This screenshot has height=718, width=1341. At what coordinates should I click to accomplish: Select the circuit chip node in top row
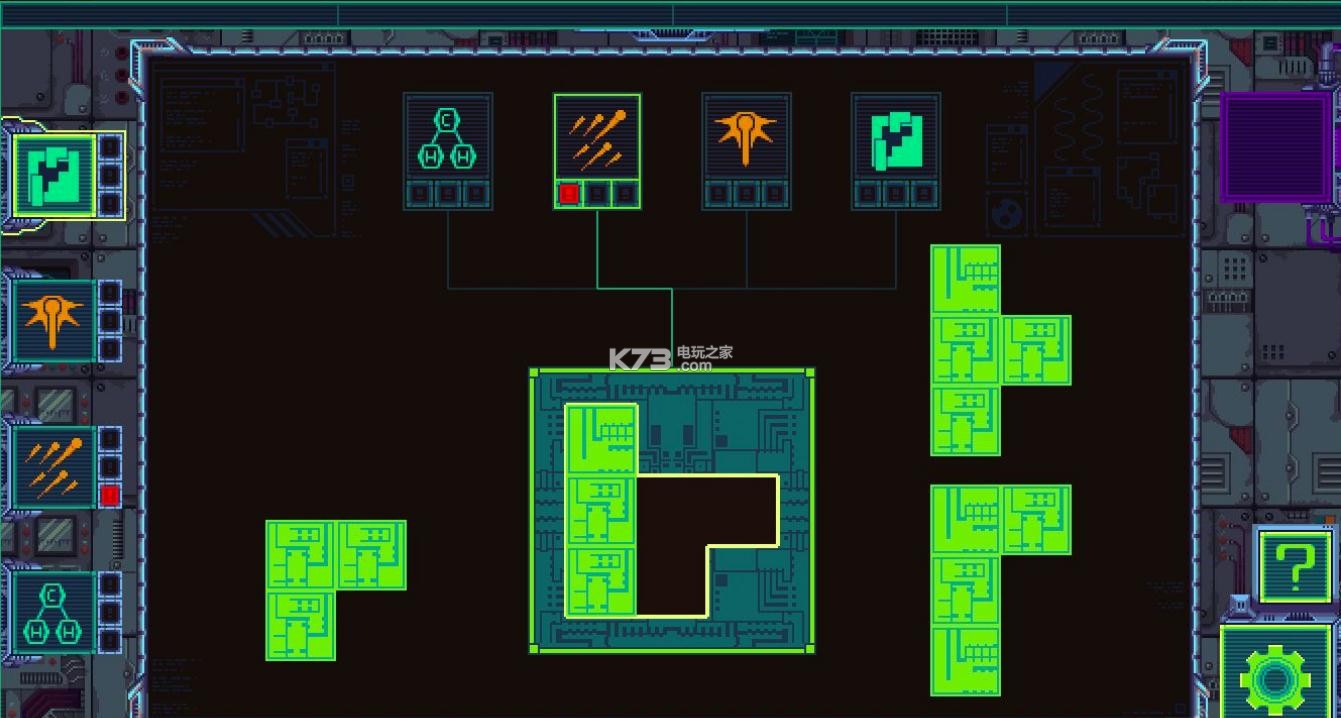click(x=895, y=138)
